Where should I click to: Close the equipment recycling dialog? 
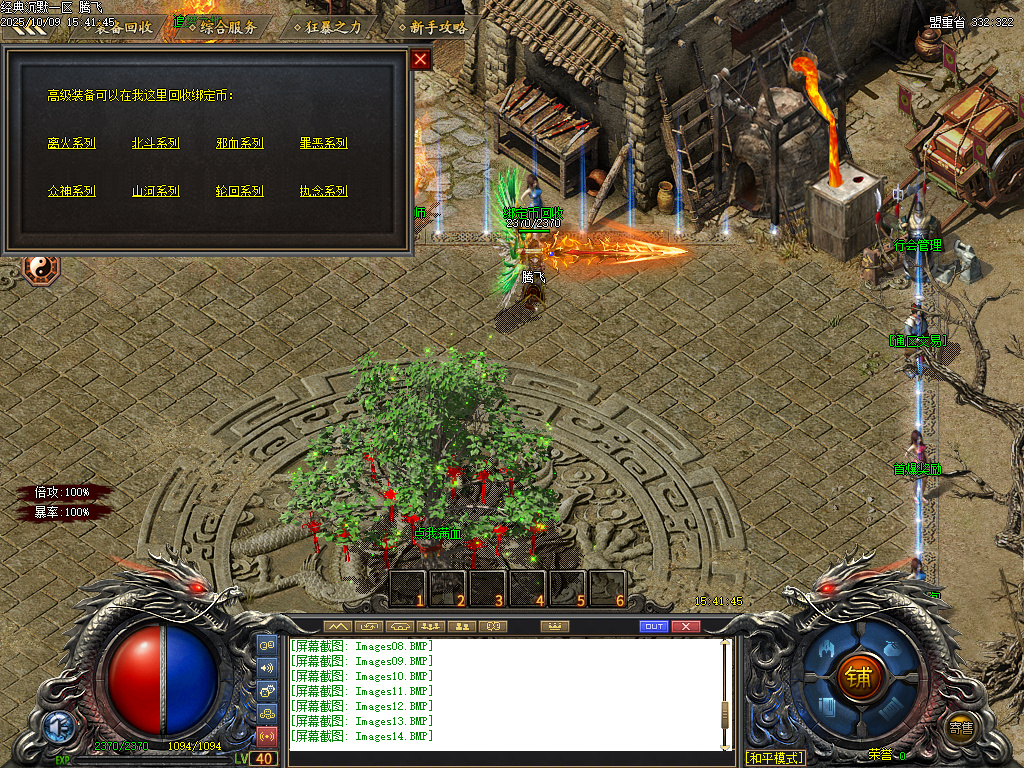click(x=421, y=59)
